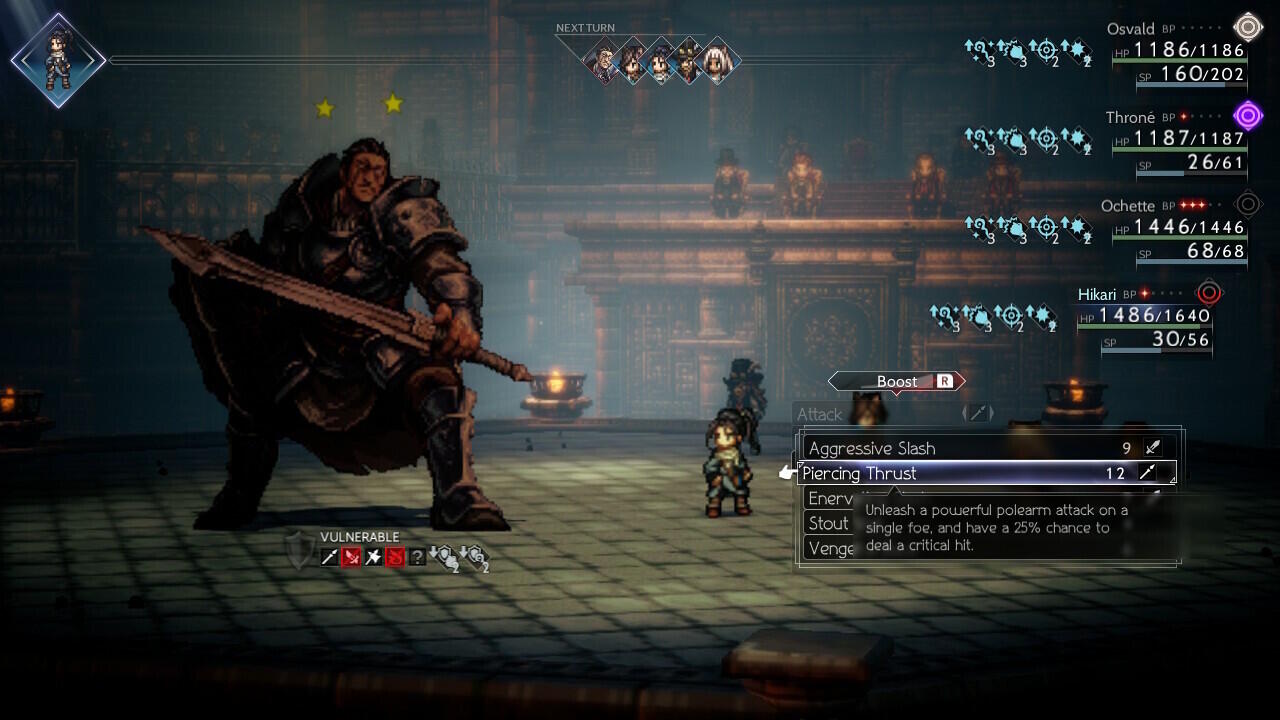Choose the Stout Wall skill entry
Screen dimensions: 1280x720
pos(828,522)
